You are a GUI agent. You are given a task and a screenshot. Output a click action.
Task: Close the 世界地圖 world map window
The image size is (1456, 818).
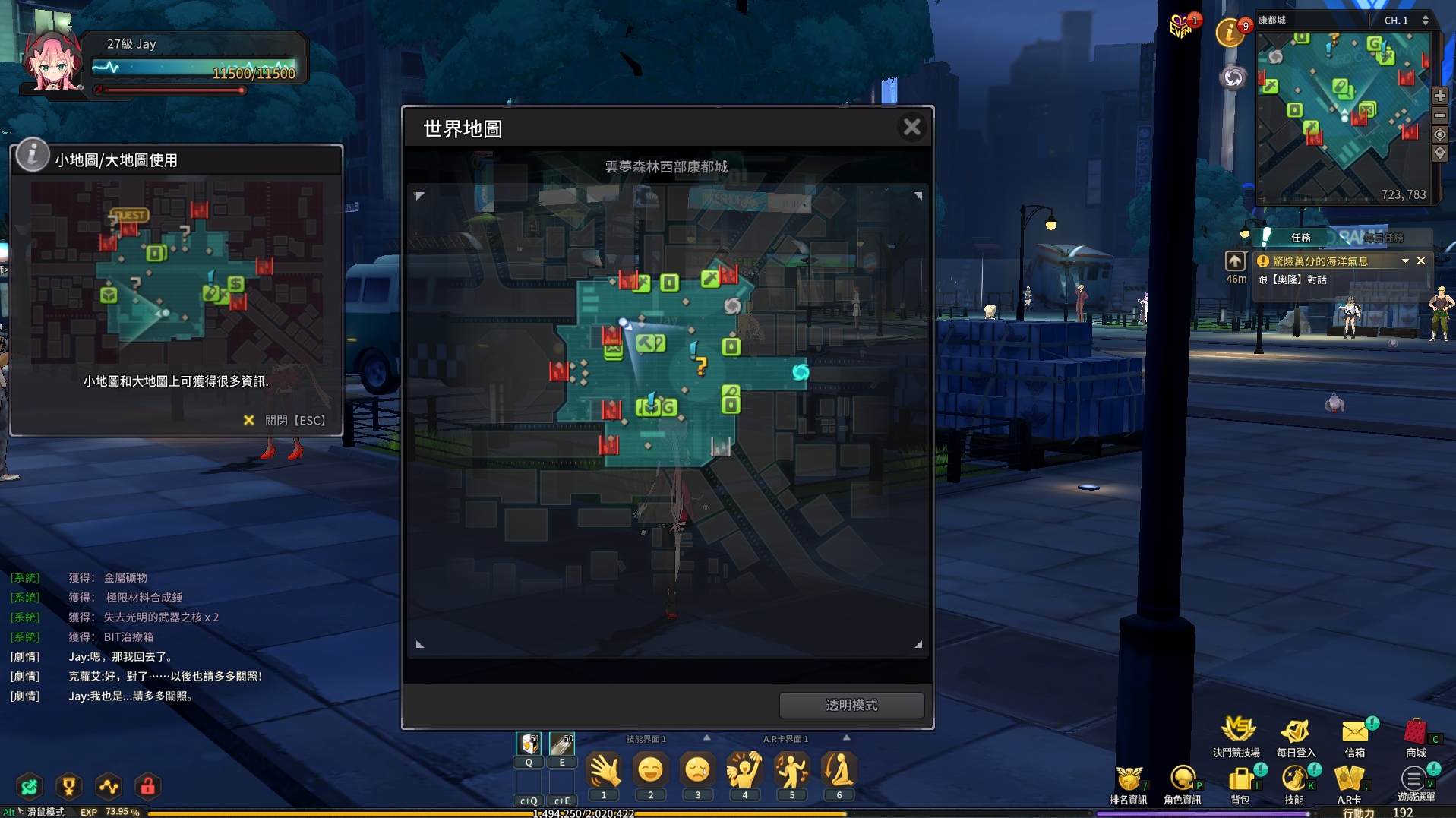coord(911,127)
